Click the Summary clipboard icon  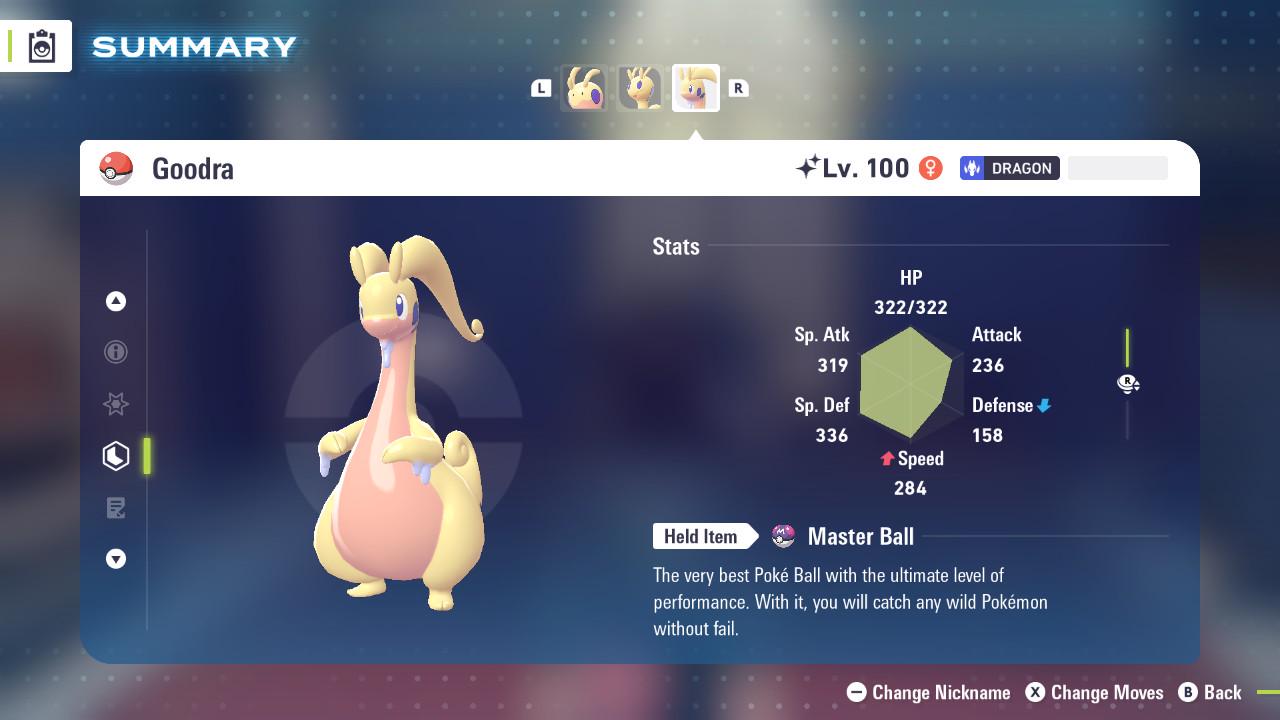[42, 46]
